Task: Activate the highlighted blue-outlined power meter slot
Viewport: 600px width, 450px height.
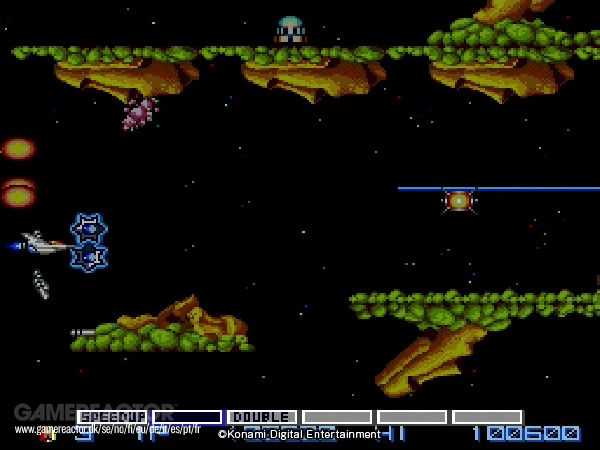Action: tap(187, 416)
